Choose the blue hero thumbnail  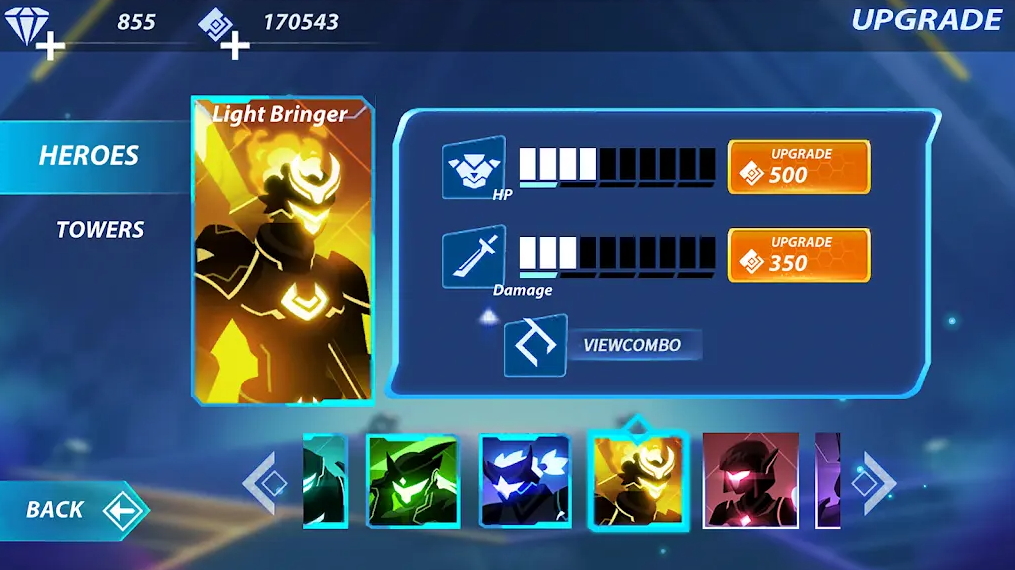tap(525, 481)
